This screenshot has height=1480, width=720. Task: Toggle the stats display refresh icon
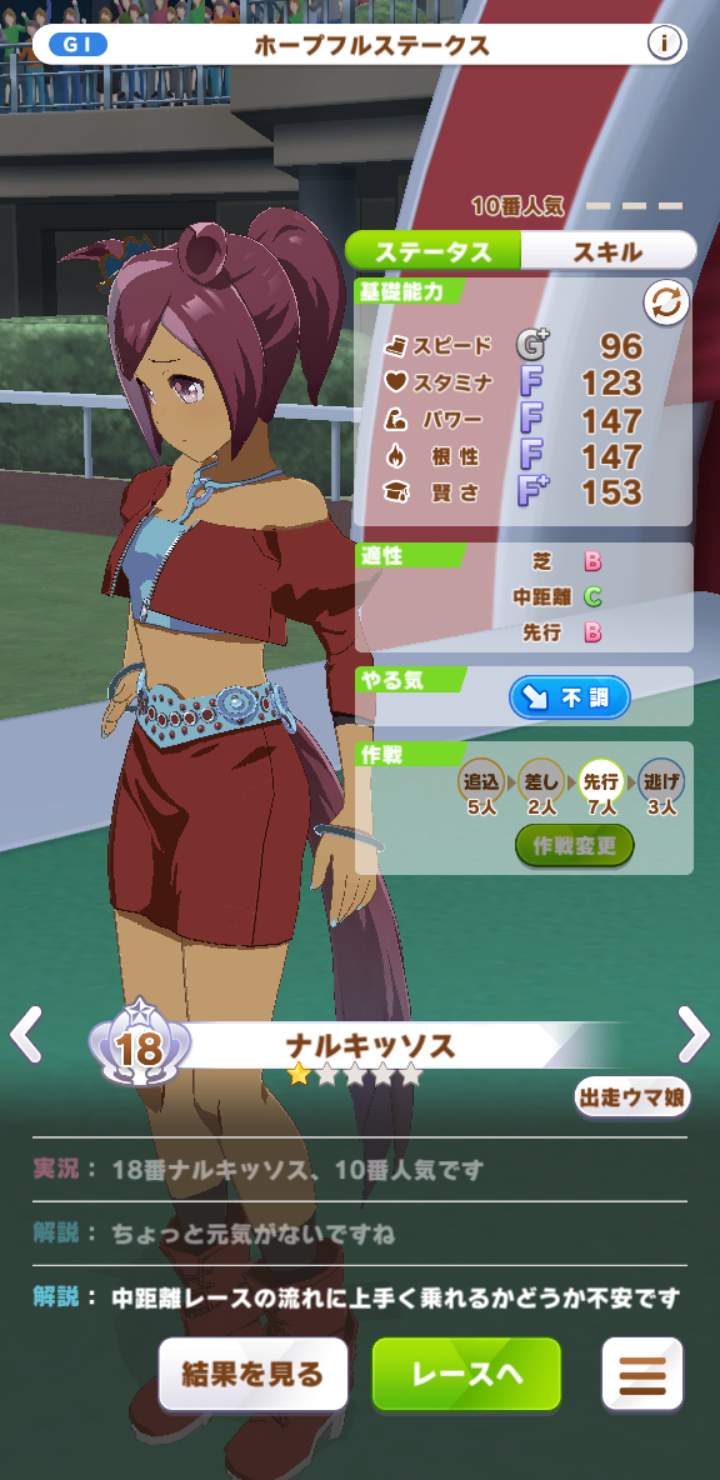click(666, 304)
